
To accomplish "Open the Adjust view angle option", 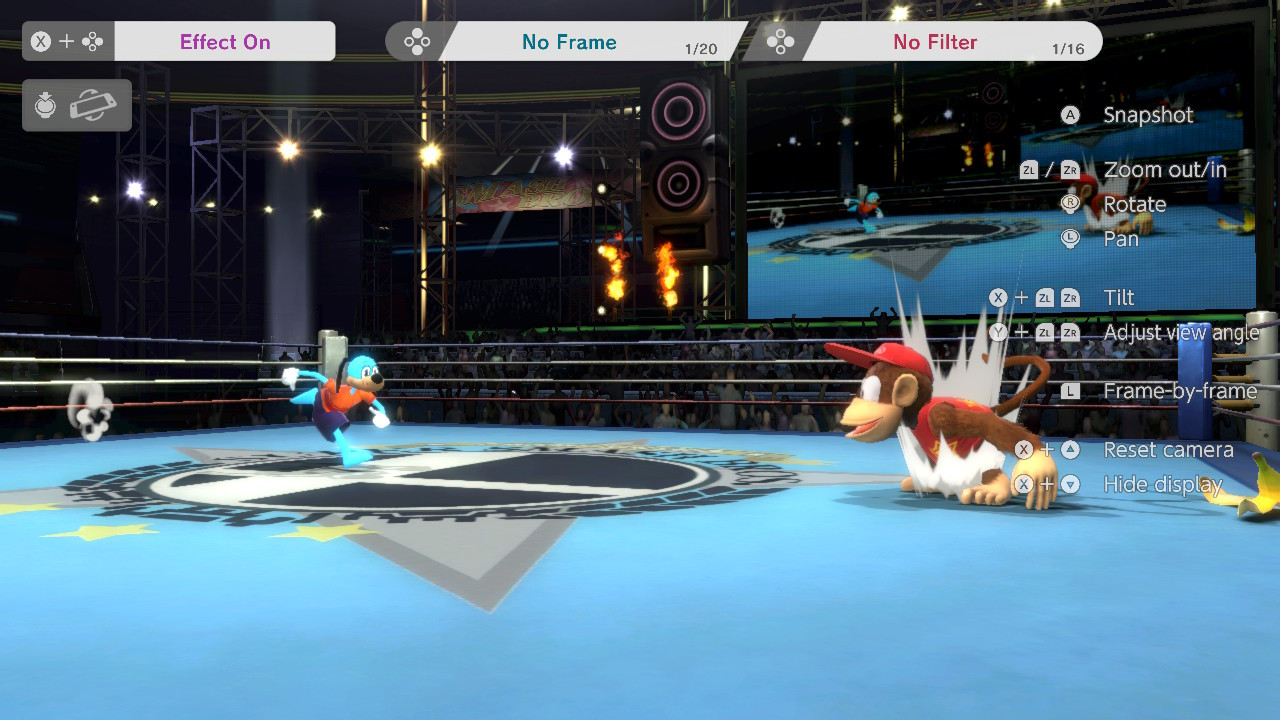I will (x=1182, y=332).
